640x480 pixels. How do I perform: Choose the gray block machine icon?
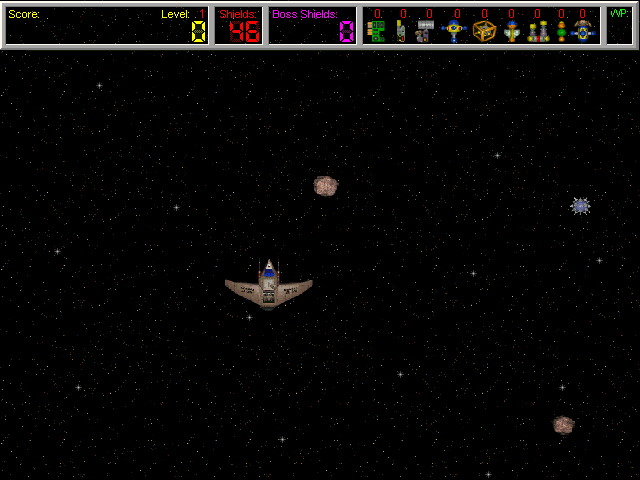tap(425, 31)
